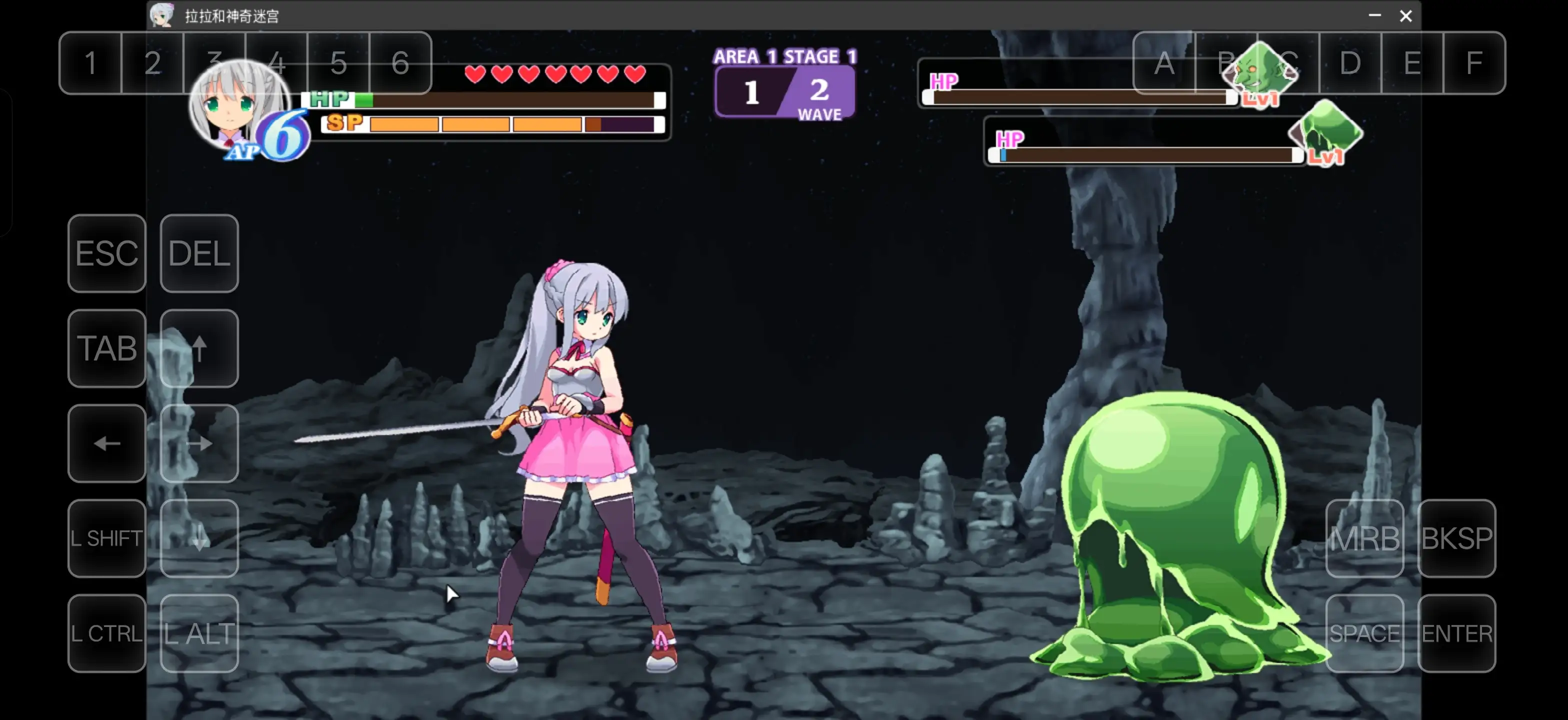Tap the number 1 overlay key
1568x720 pixels.
pyautogui.click(x=90, y=62)
